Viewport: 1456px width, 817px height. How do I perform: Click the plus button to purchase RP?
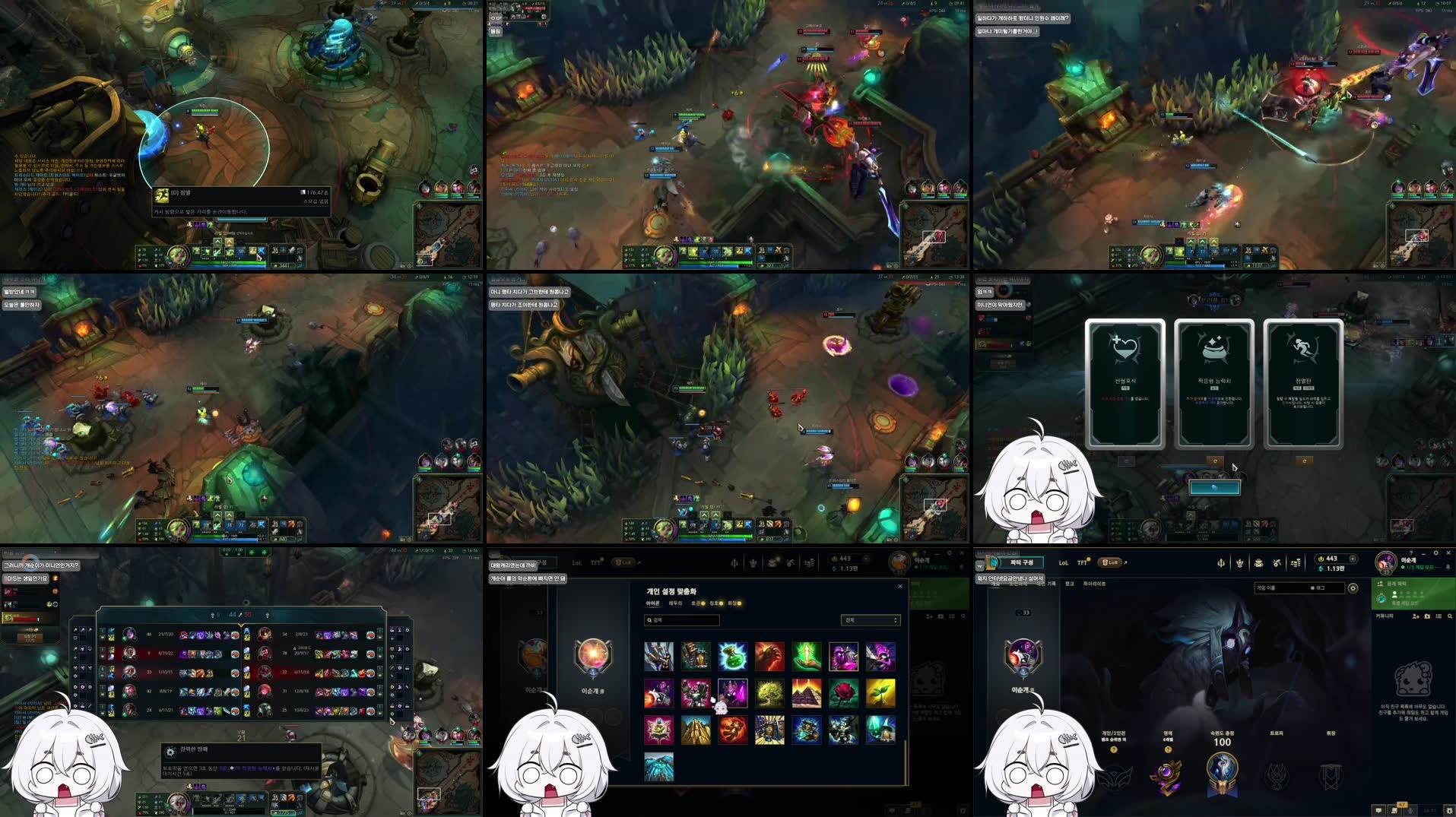point(1353,559)
